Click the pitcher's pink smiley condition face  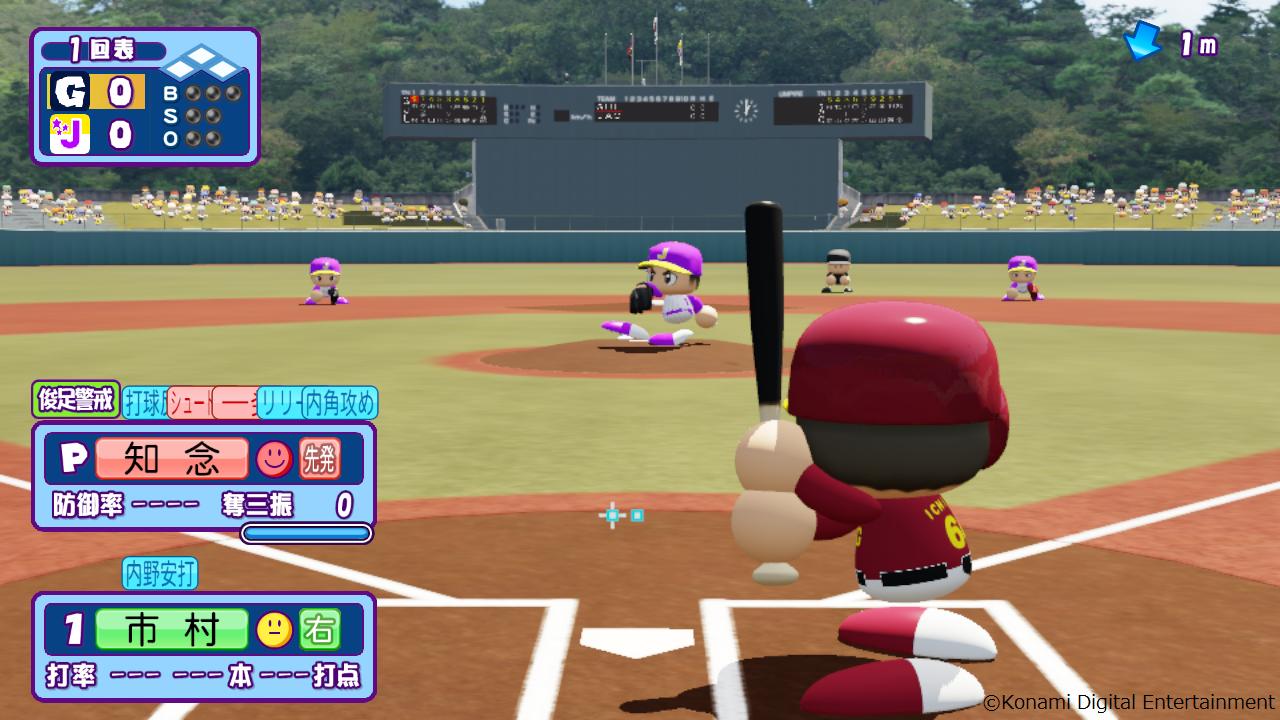tap(274, 458)
